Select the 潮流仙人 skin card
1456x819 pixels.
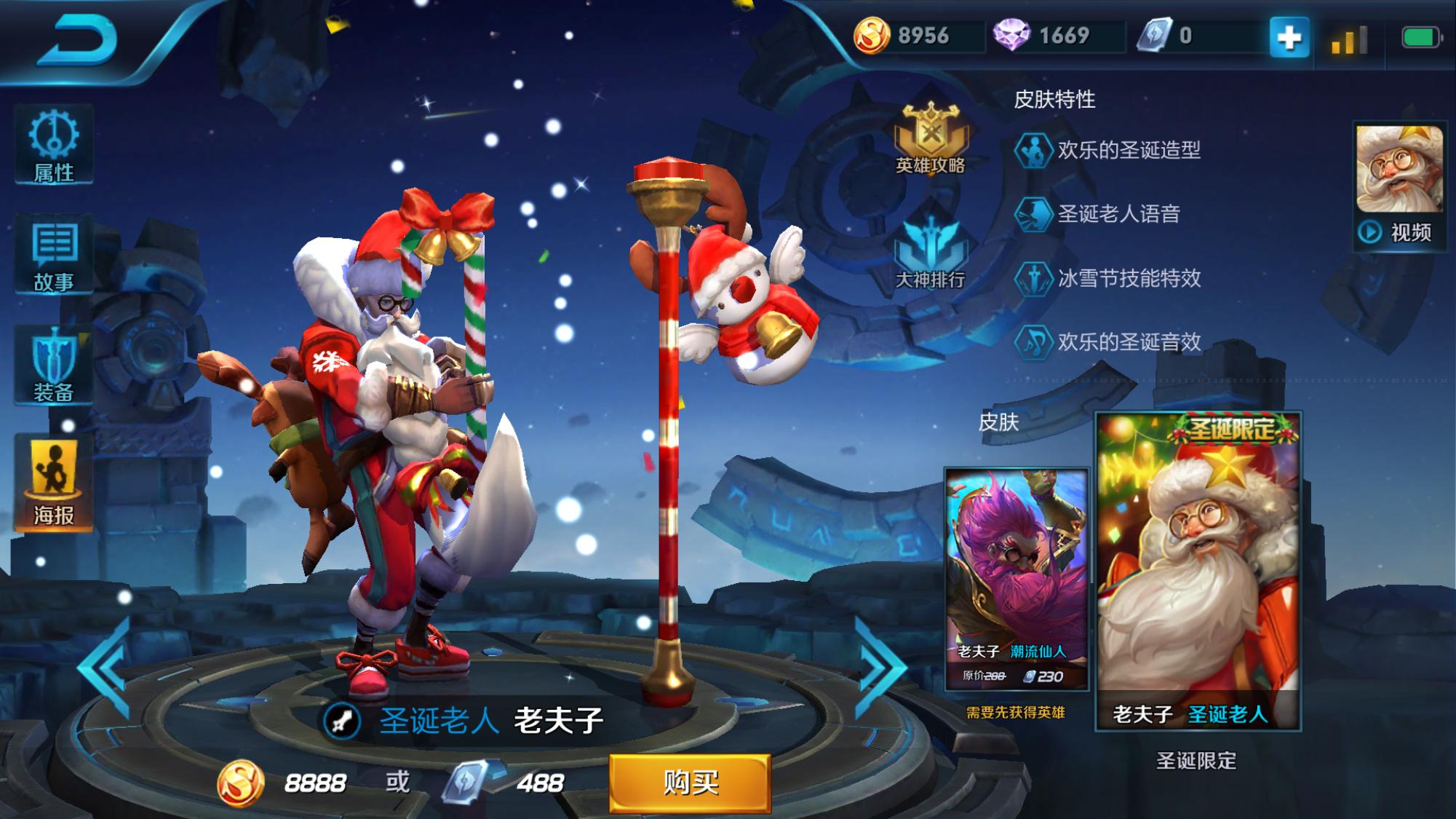[x=1016, y=579]
